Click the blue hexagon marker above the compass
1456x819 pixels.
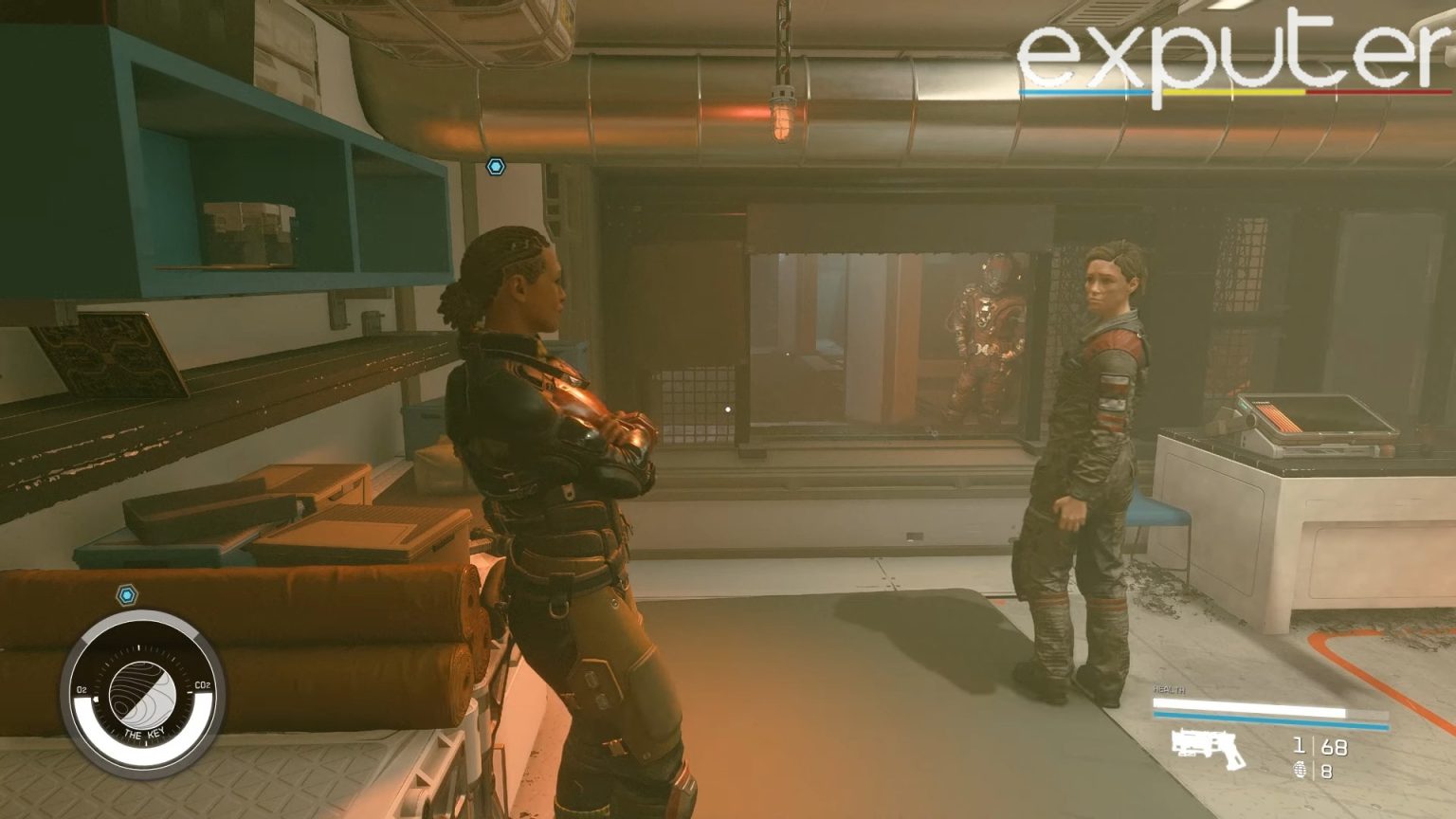tap(127, 595)
